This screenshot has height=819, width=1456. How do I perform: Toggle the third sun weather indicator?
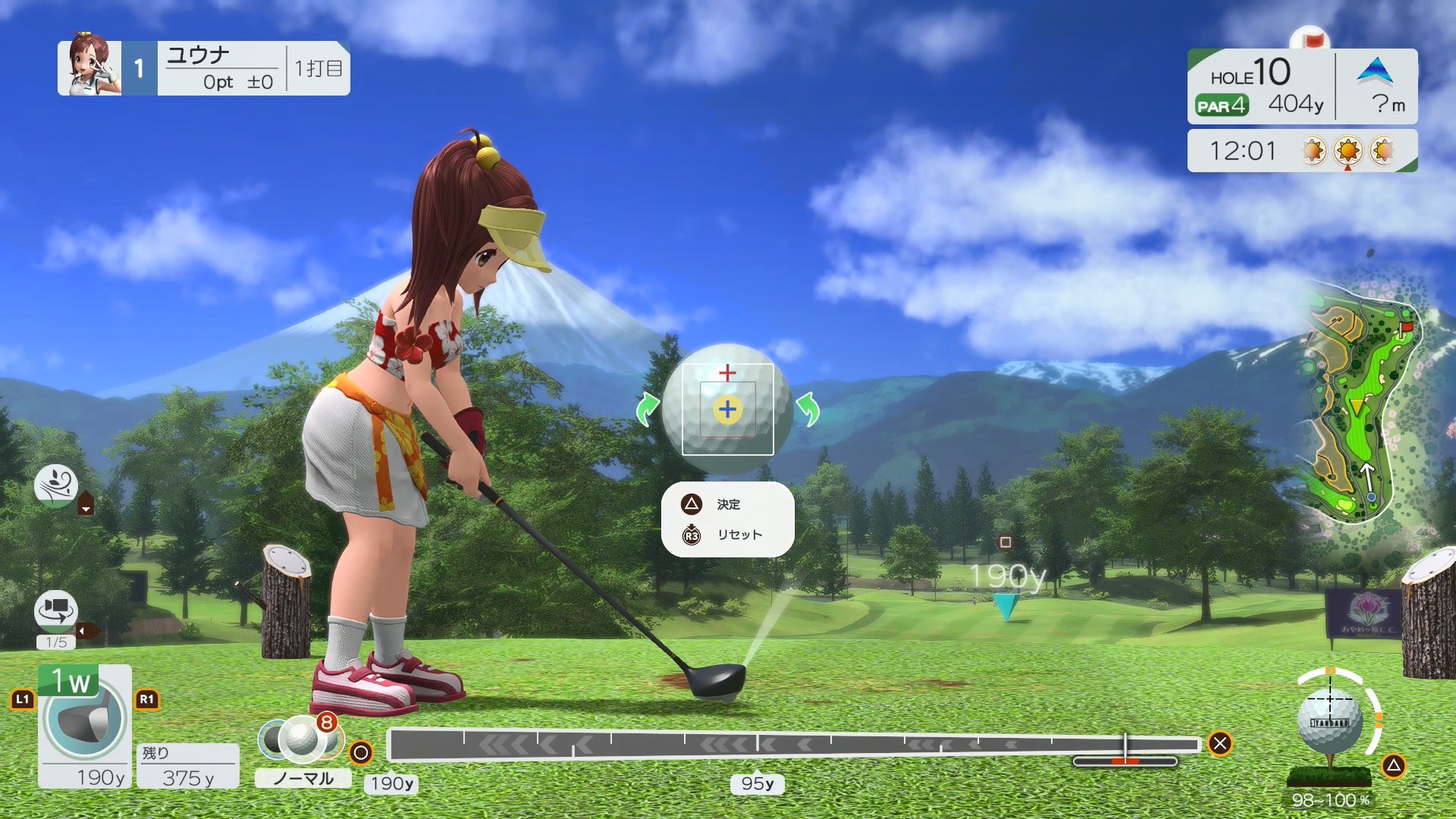click(x=1383, y=150)
